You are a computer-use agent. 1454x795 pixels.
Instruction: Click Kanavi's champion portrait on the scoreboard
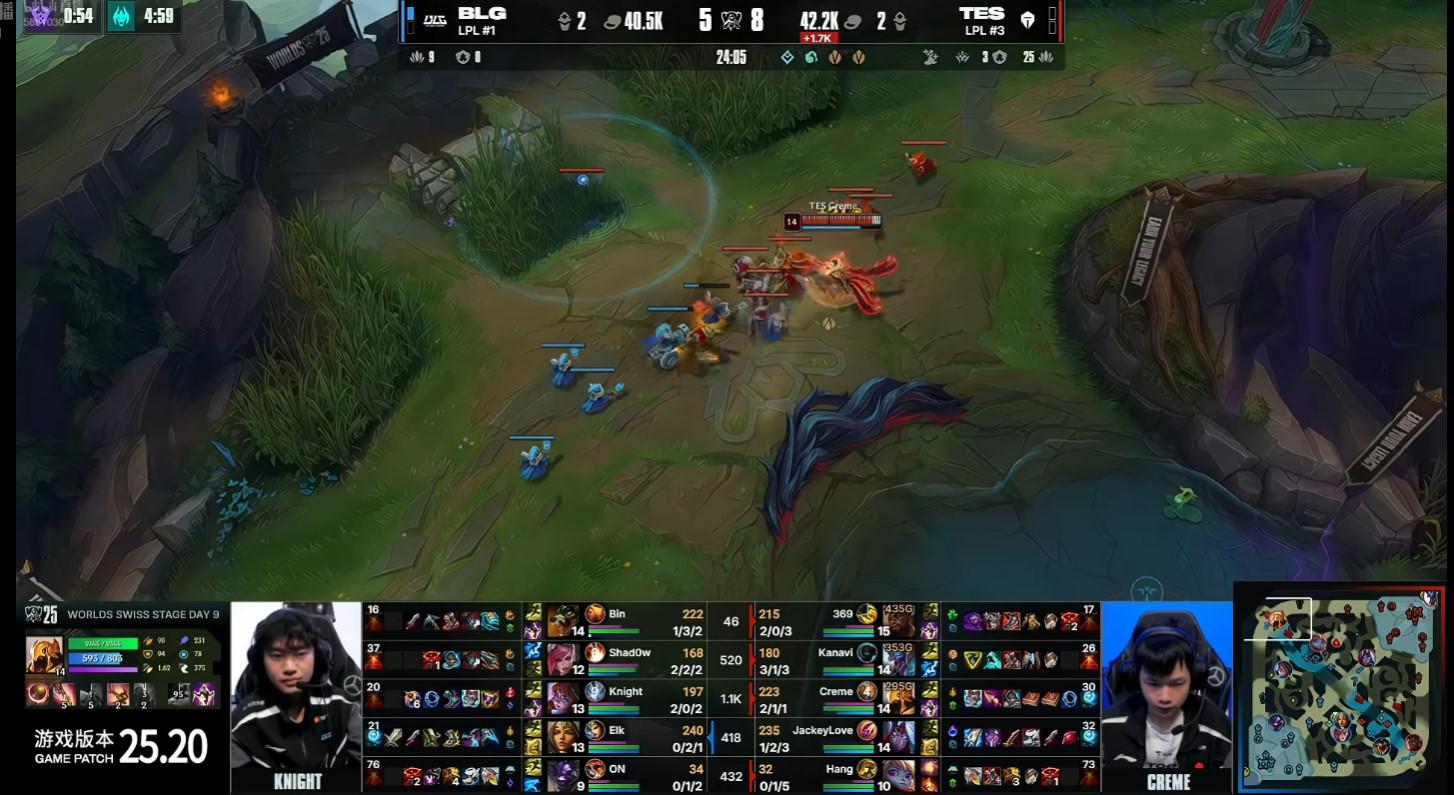tap(897, 658)
